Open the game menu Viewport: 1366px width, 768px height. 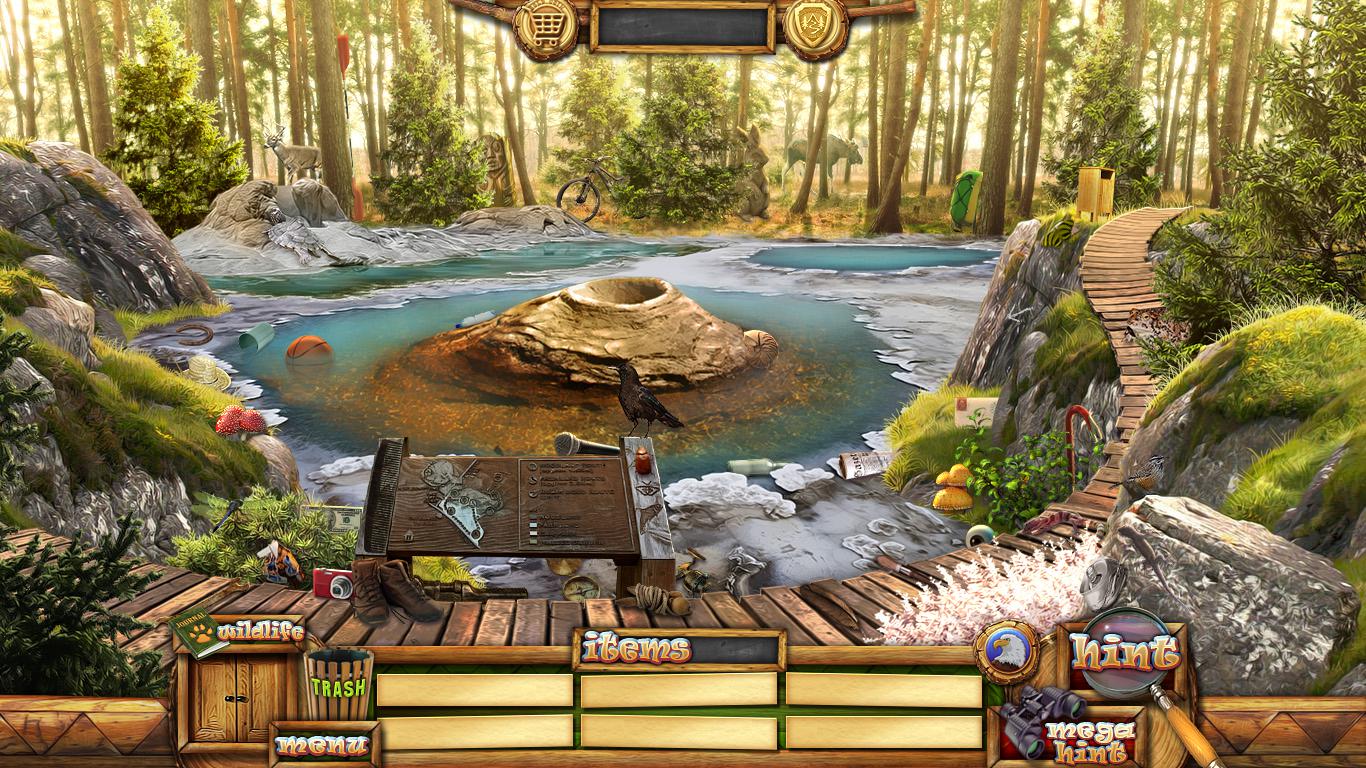click(322, 745)
